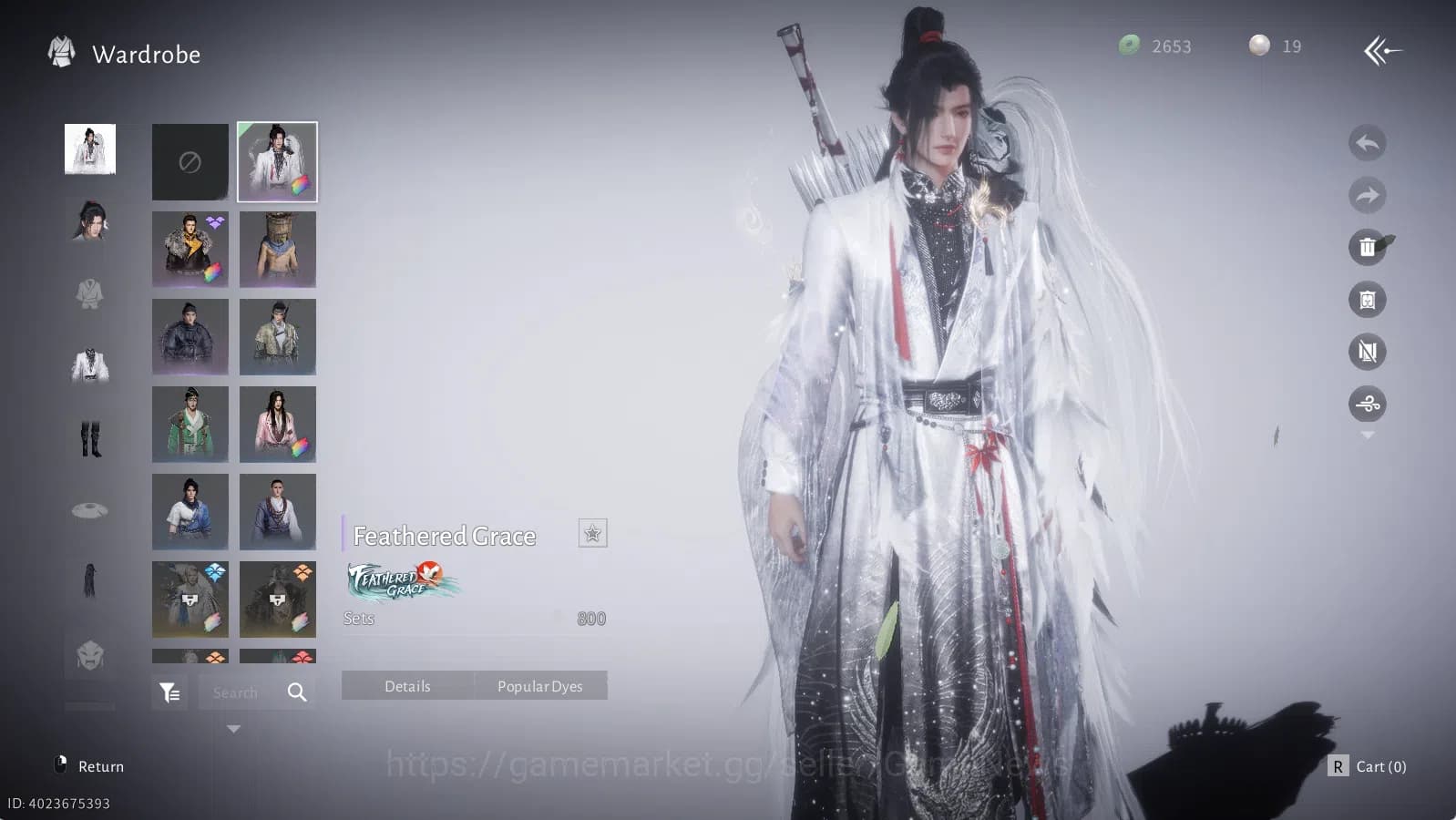
Task: Toggle the hide-background display icon
Action: [x=1367, y=351]
